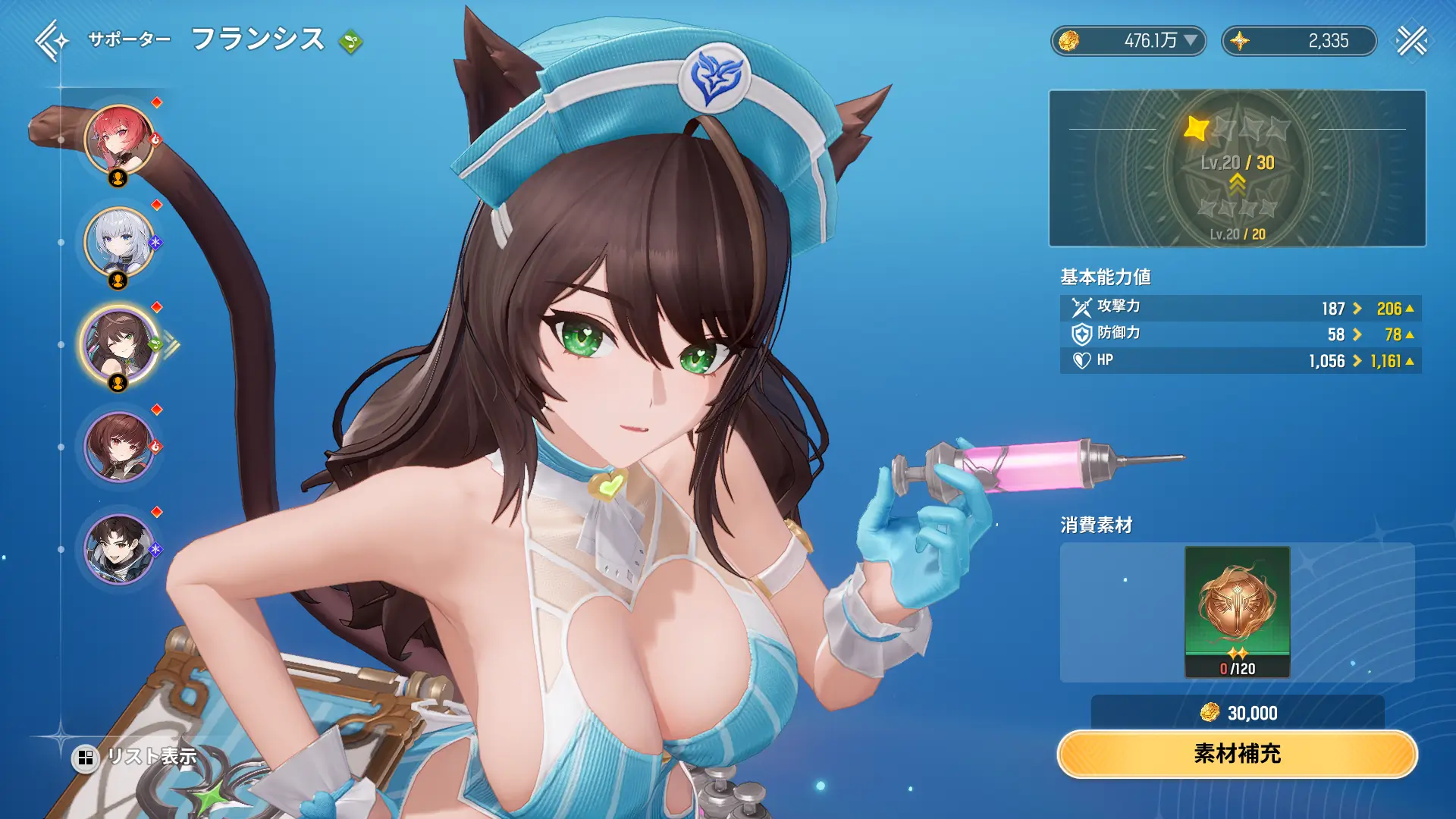This screenshot has height=819, width=1456.
Task: Select the dark-haired male supporter portrait
Action: [x=119, y=549]
